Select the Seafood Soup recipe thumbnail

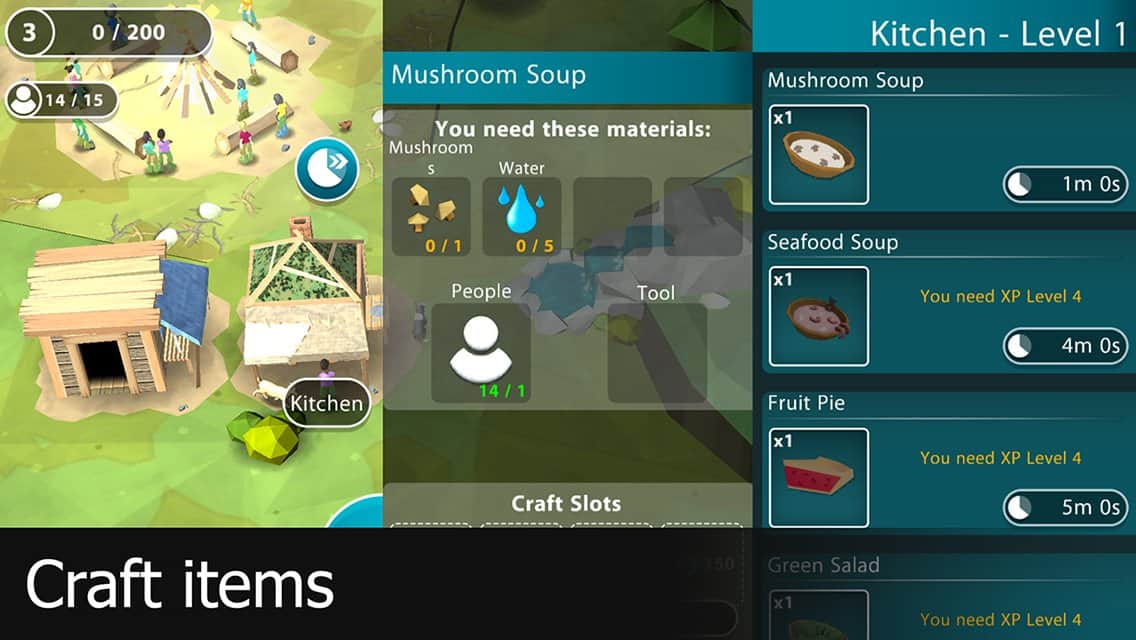[x=819, y=316]
